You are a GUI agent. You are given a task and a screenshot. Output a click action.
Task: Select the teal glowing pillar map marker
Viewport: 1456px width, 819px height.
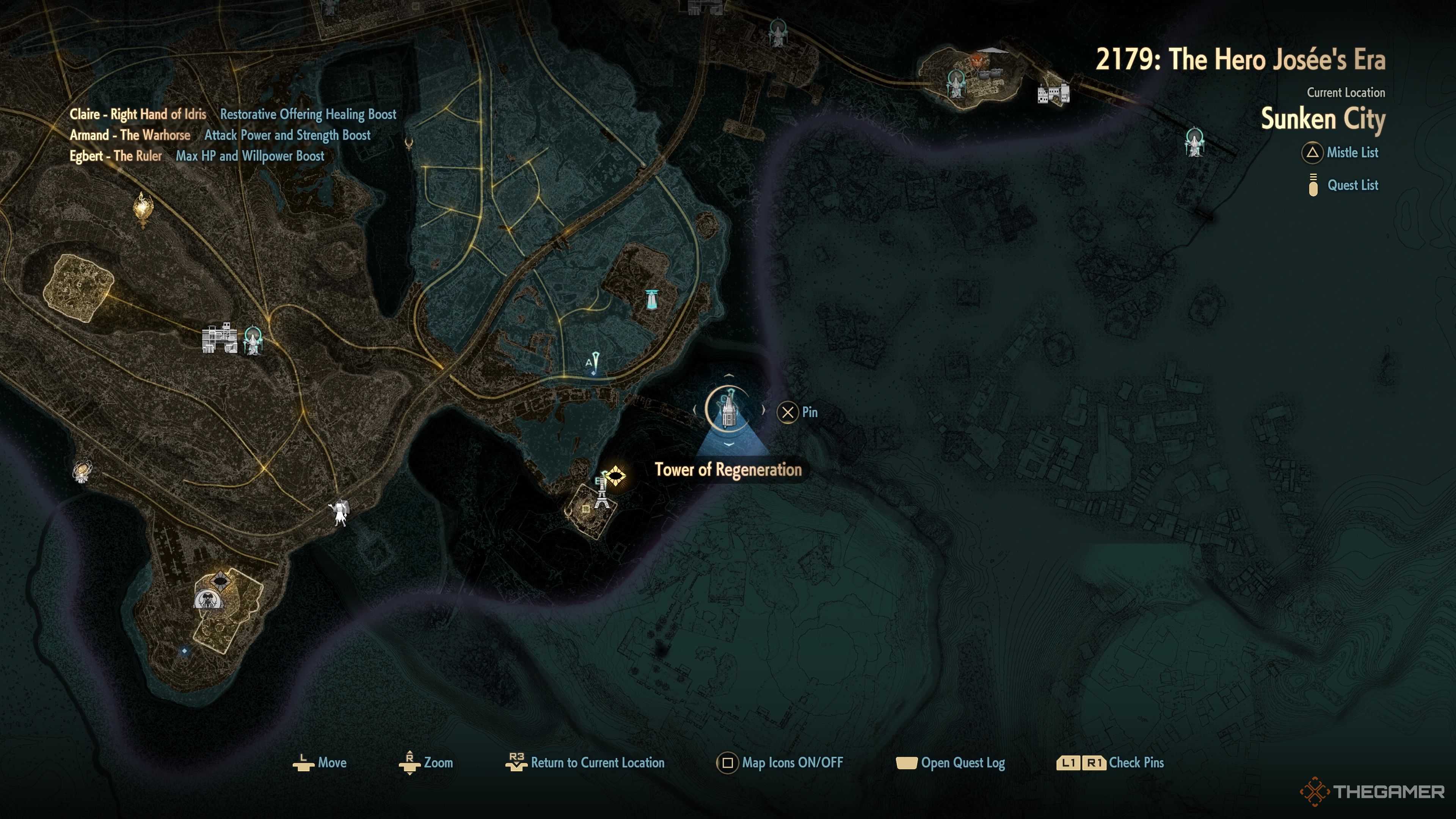tap(652, 299)
